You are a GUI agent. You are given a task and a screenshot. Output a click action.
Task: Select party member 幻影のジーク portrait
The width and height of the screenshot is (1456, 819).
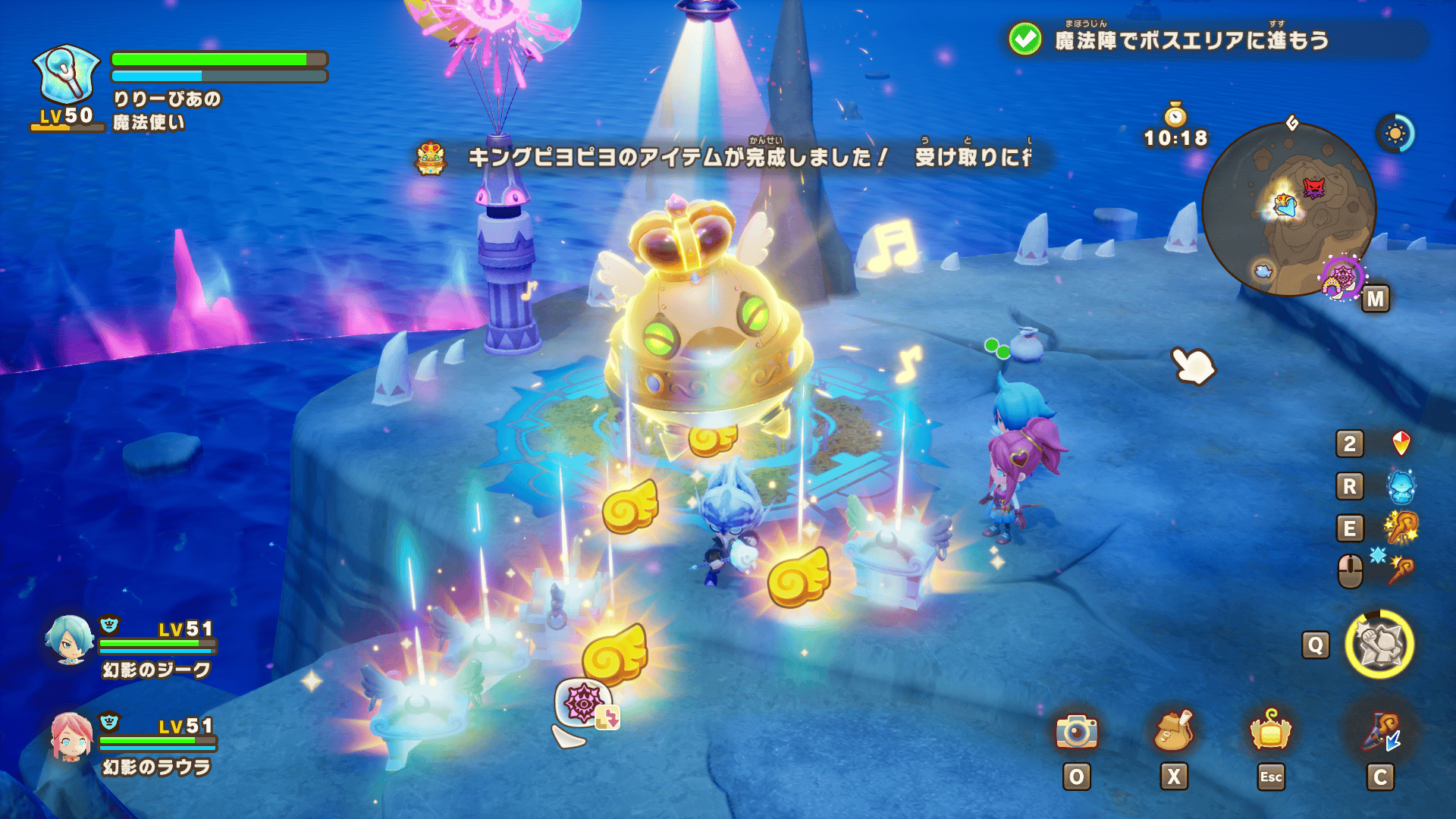point(69,639)
